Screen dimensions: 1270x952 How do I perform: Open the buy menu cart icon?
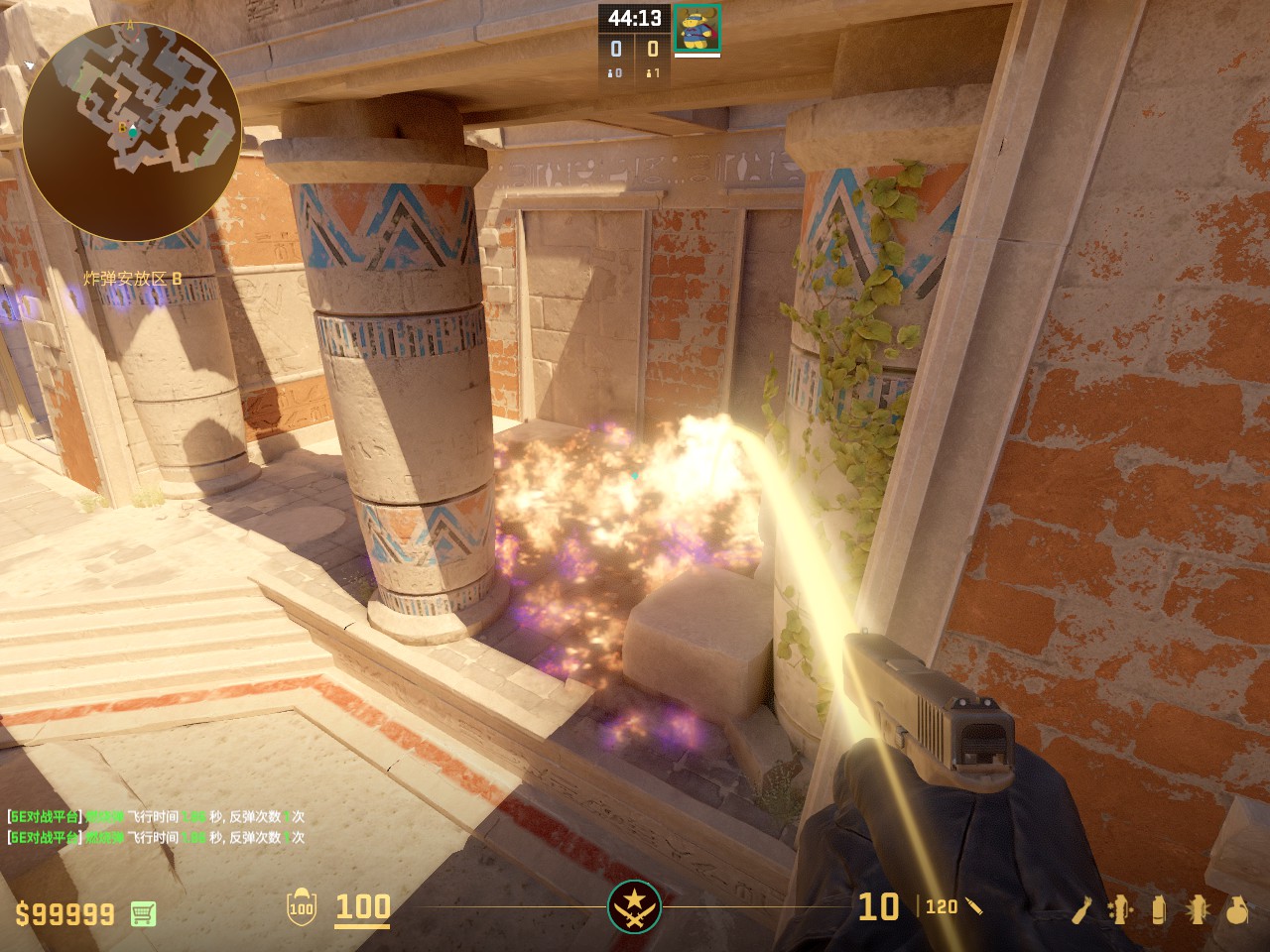(143, 913)
